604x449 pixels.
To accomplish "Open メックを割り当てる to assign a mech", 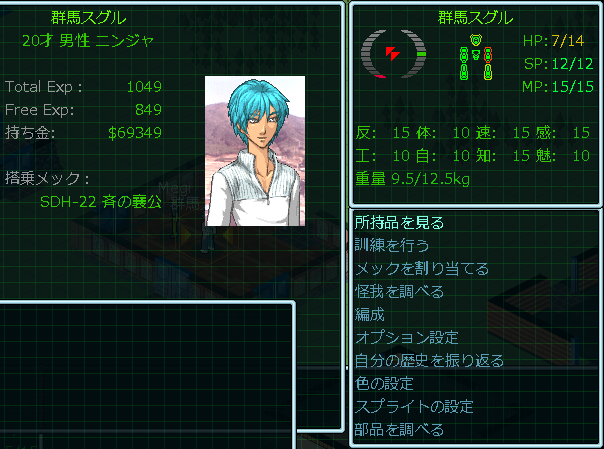I will [x=422, y=269].
